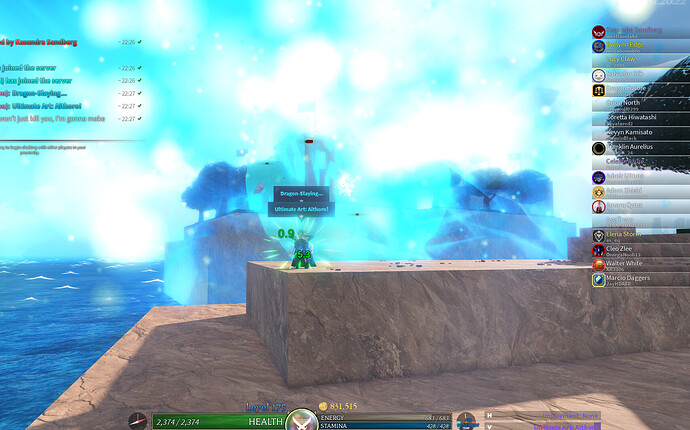Click the compass icon beside the health bar

[x=137, y=421]
